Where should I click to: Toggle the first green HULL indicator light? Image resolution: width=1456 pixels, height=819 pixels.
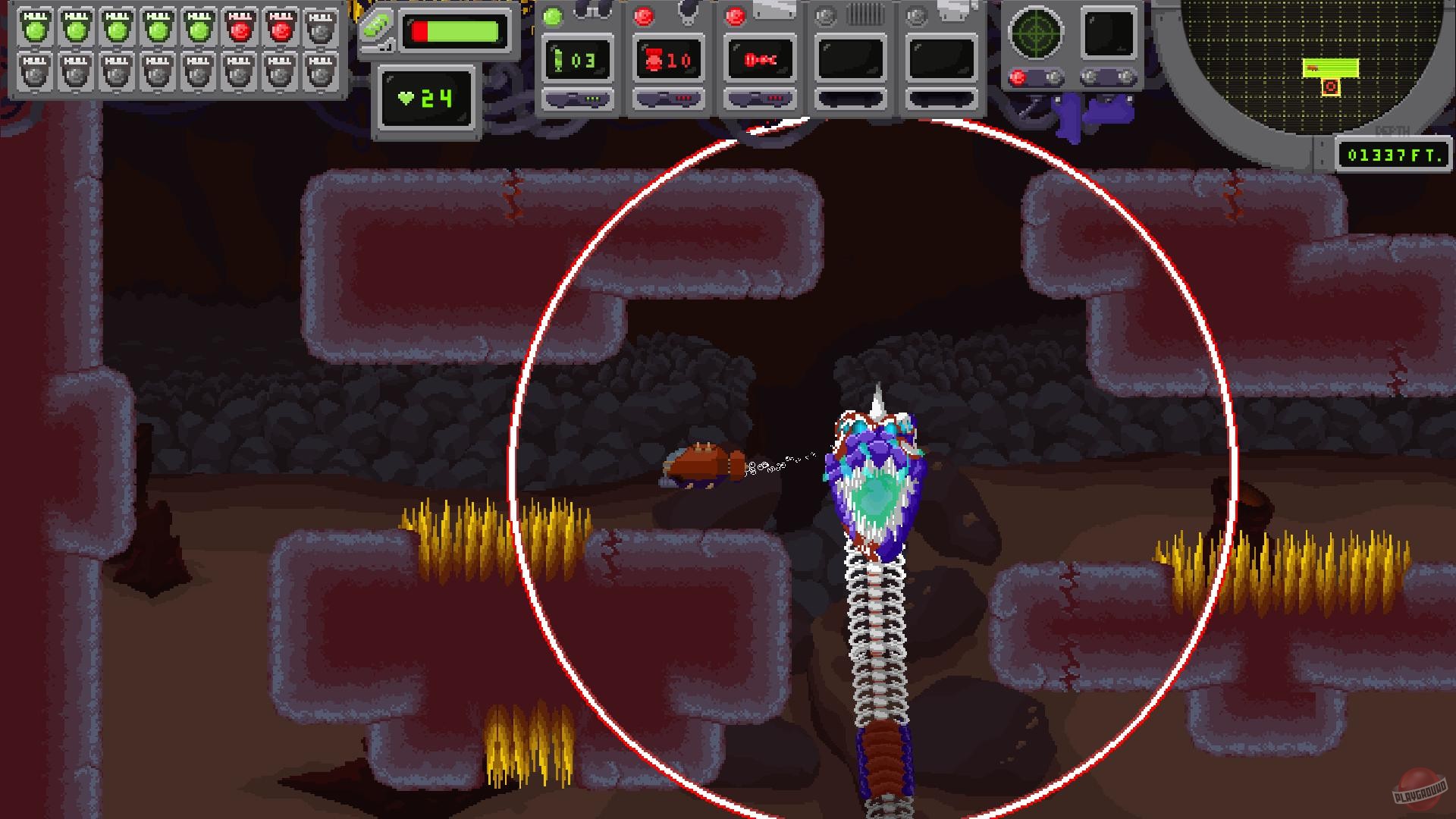point(36,32)
